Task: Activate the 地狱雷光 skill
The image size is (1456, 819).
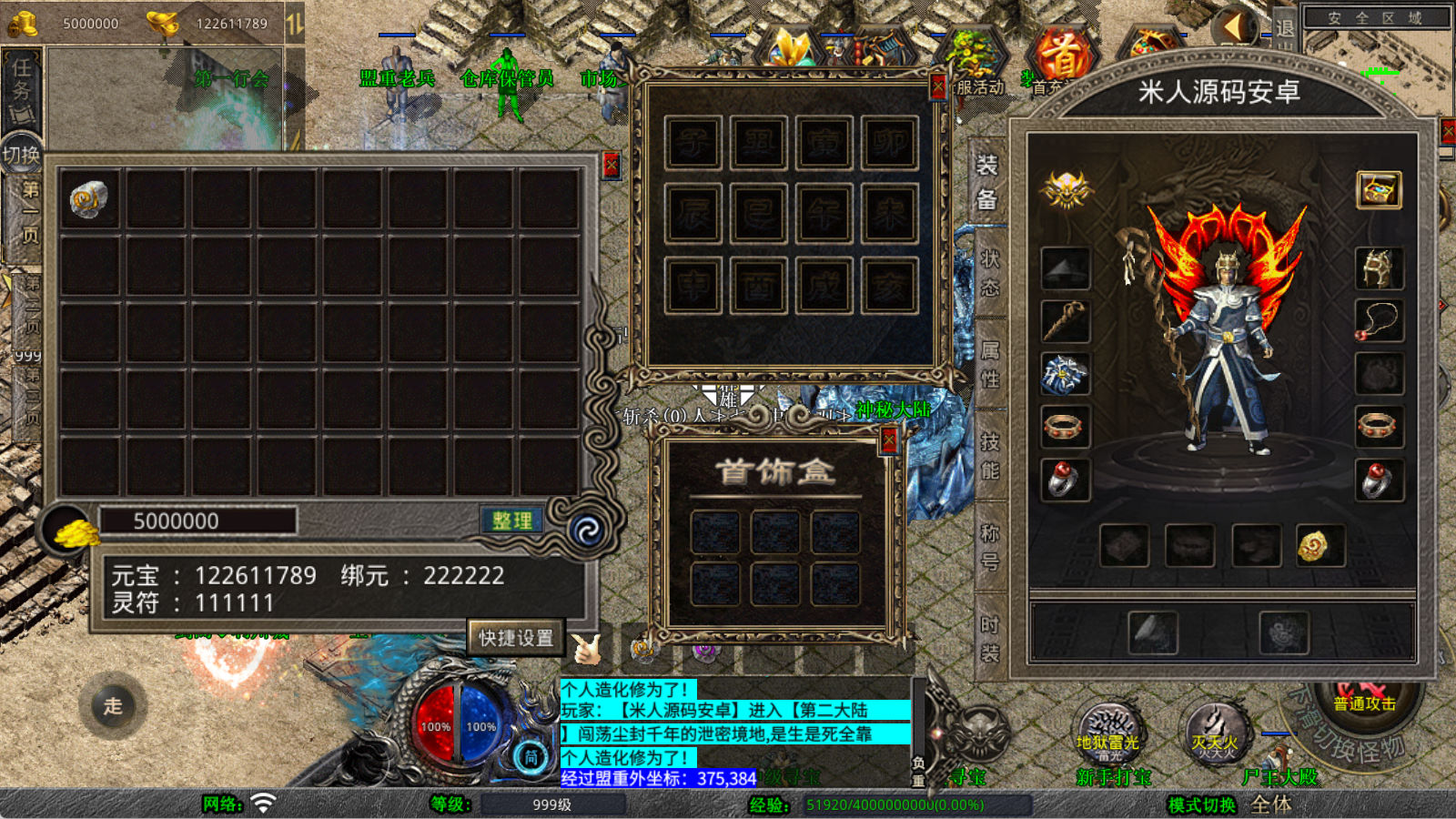Action: coord(1107,733)
